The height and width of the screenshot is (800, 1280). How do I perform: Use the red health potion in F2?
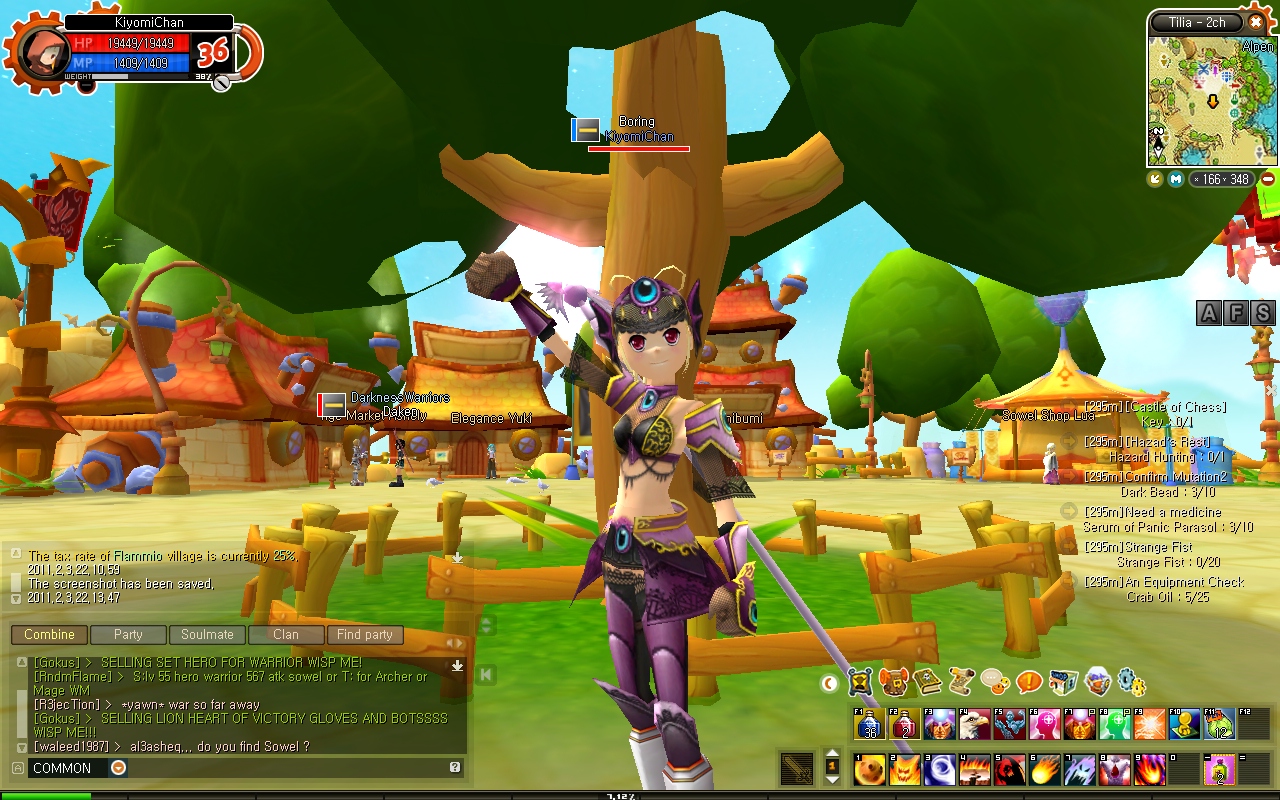[905, 724]
